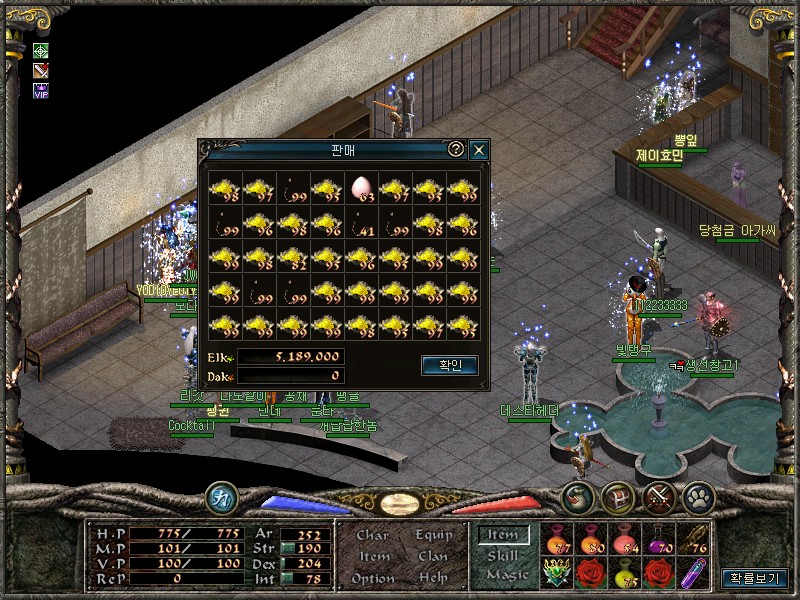800x600 pixels.
Task: Select the Item quickslot tab
Action: point(503,536)
